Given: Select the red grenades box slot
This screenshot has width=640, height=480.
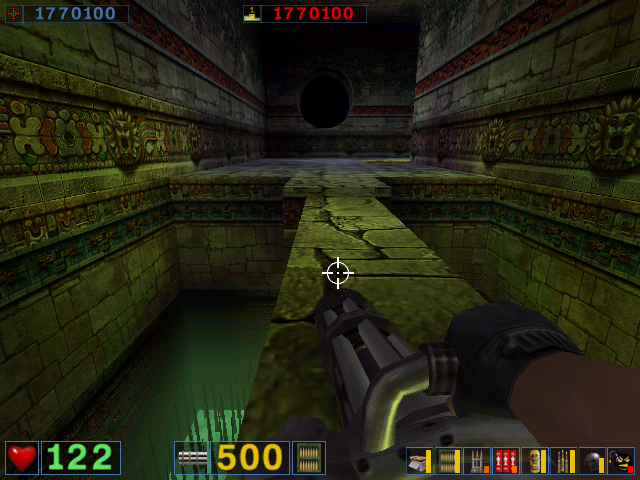Looking at the screenshot, I should (x=505, y=461).
